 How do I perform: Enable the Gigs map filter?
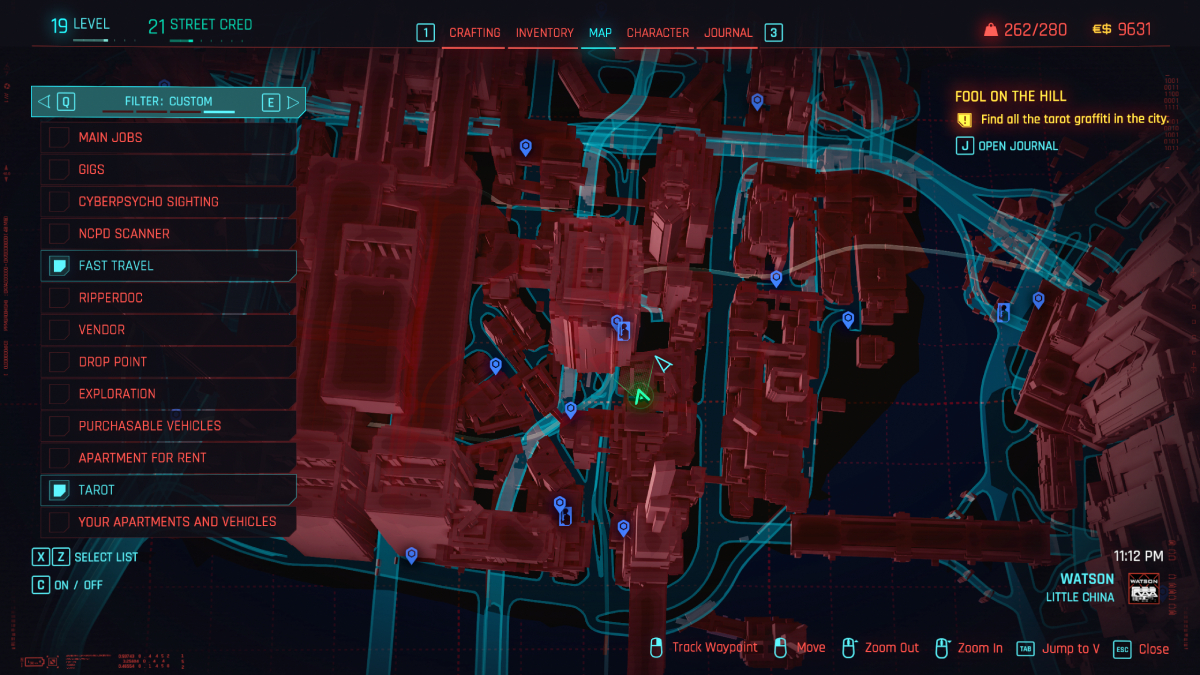click(168, 169)
